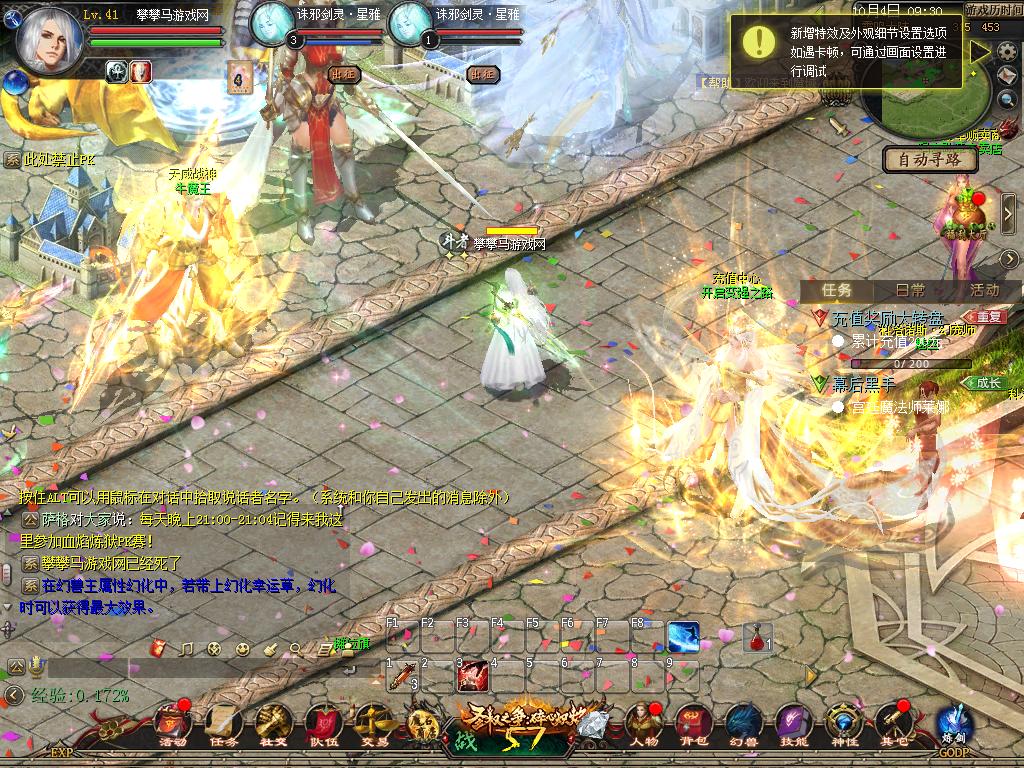The image size is (1024, 768).
Task: Open the 背包 bag inventory
Action: pyautogui.click(x=694, y=723)
